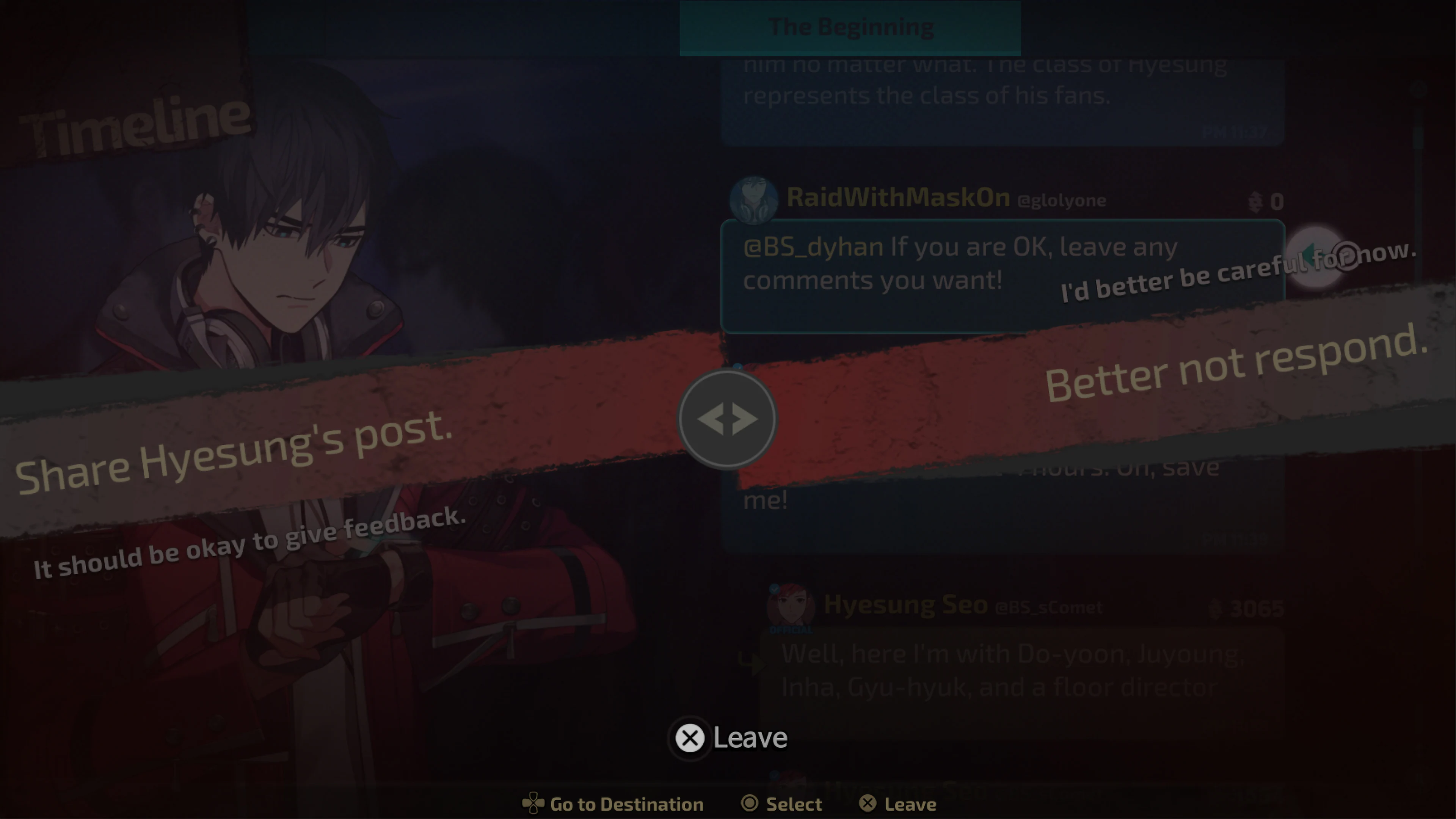
Task: Click the like counter icon on RaidWithMaskOn's post
Action: [1254, 202]
